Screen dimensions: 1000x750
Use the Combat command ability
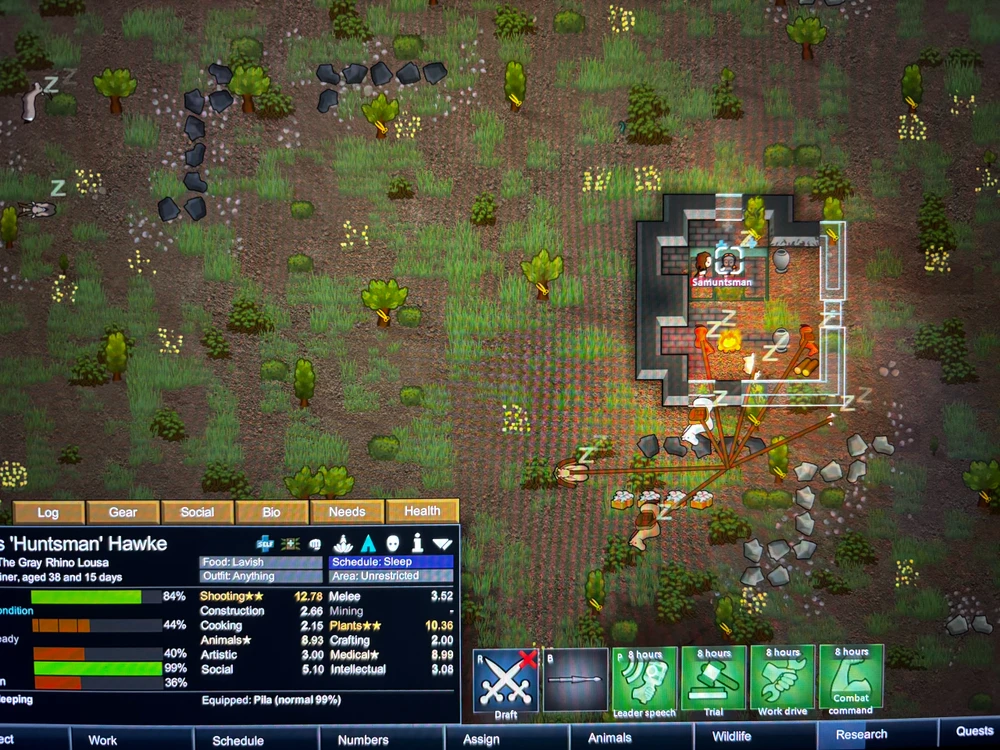coord(851,680)
